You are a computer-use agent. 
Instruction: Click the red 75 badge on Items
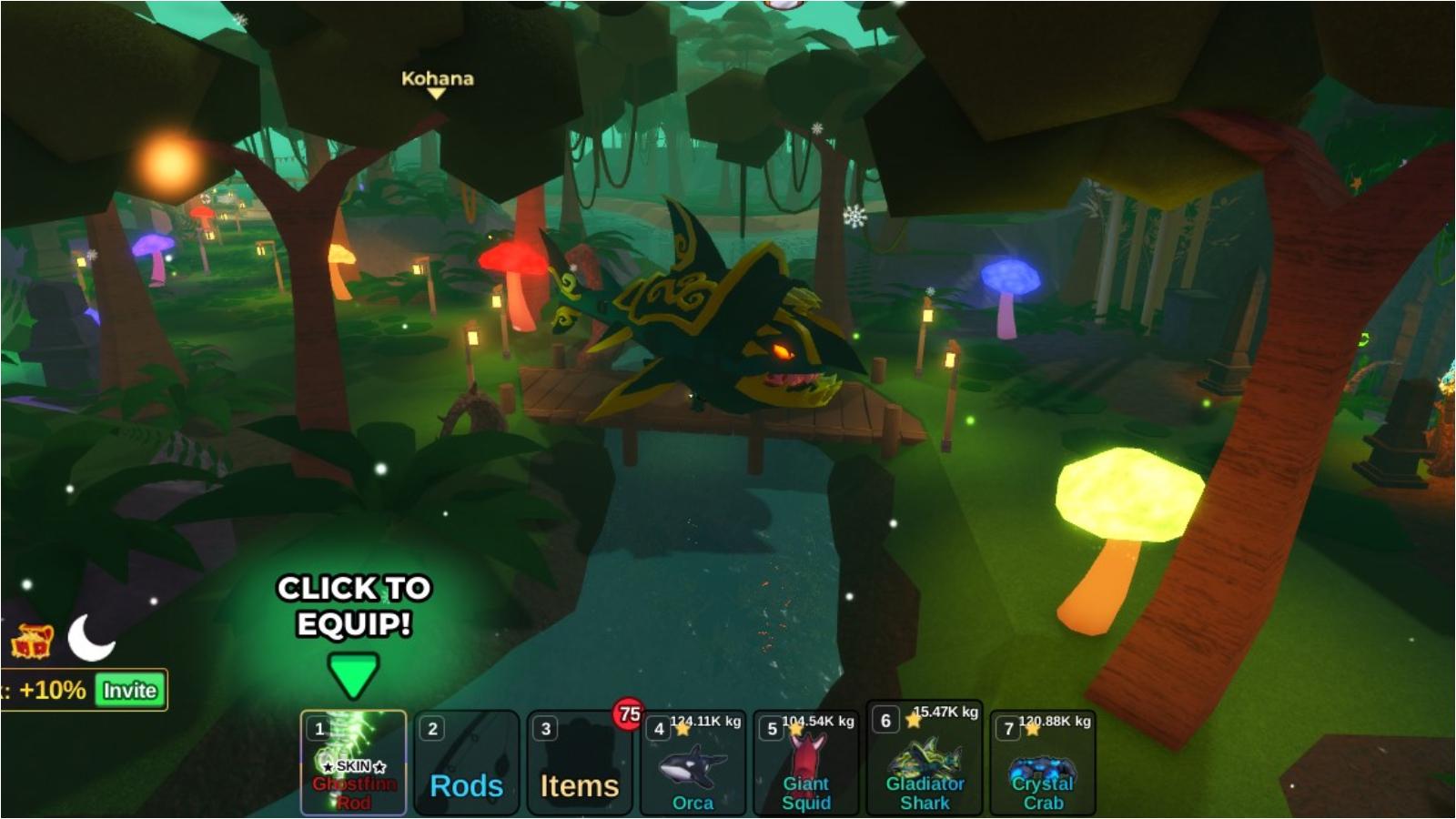coord(627,714)
